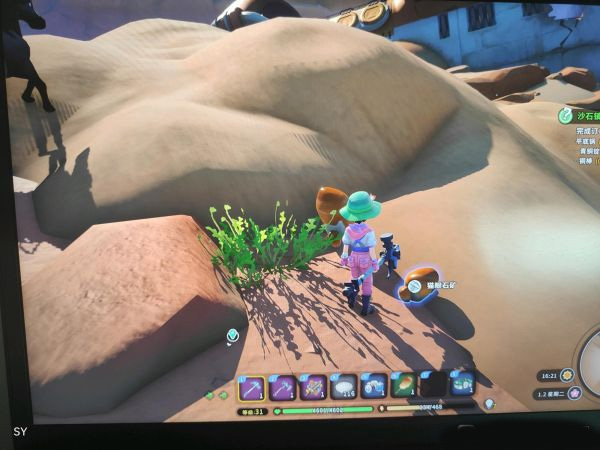Choose the third hotbar slot with purple tool
The height and width of the screenshot is (450, 600).
pos(313,387)
